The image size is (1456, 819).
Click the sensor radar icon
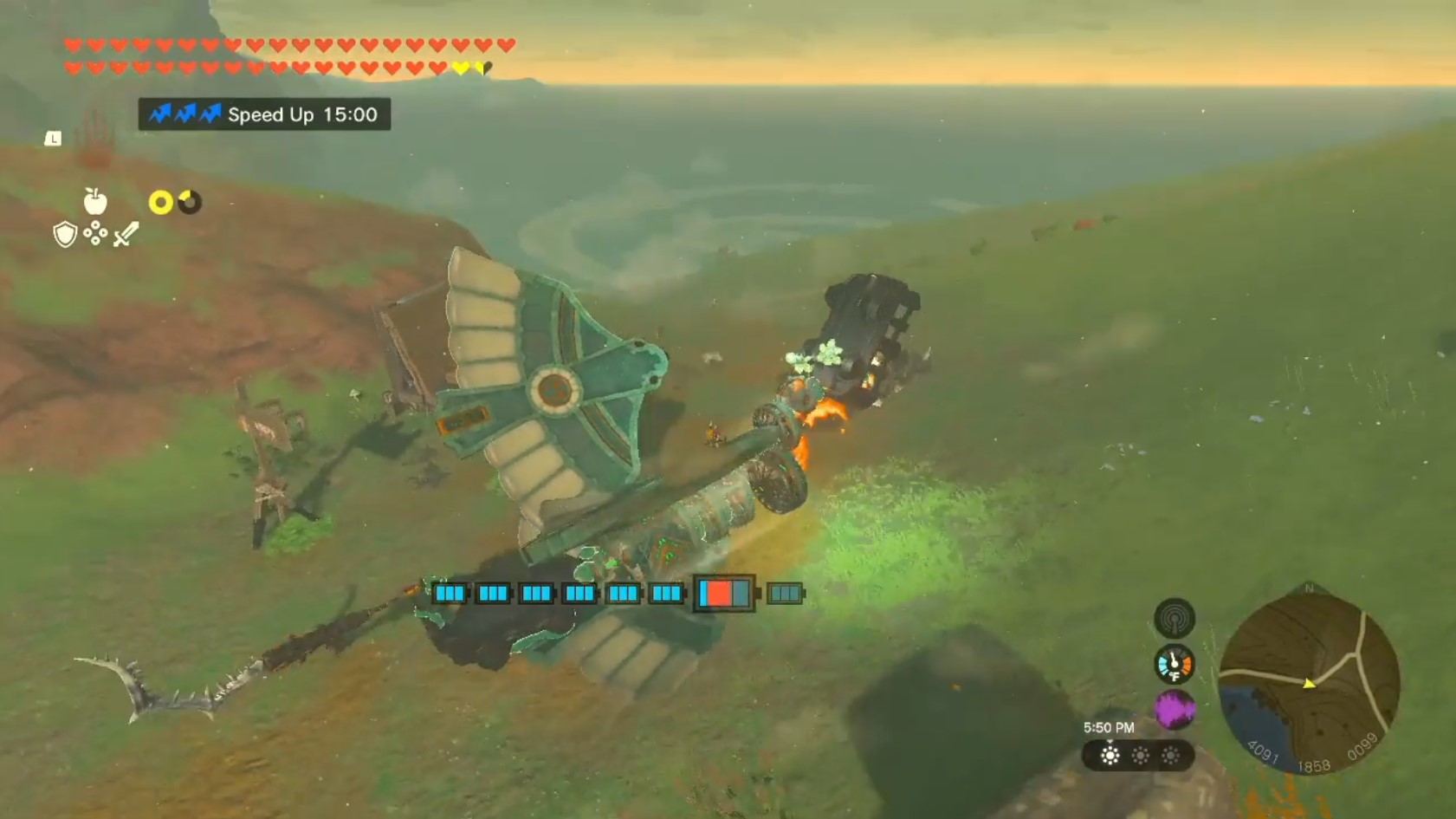[1175, 618]
